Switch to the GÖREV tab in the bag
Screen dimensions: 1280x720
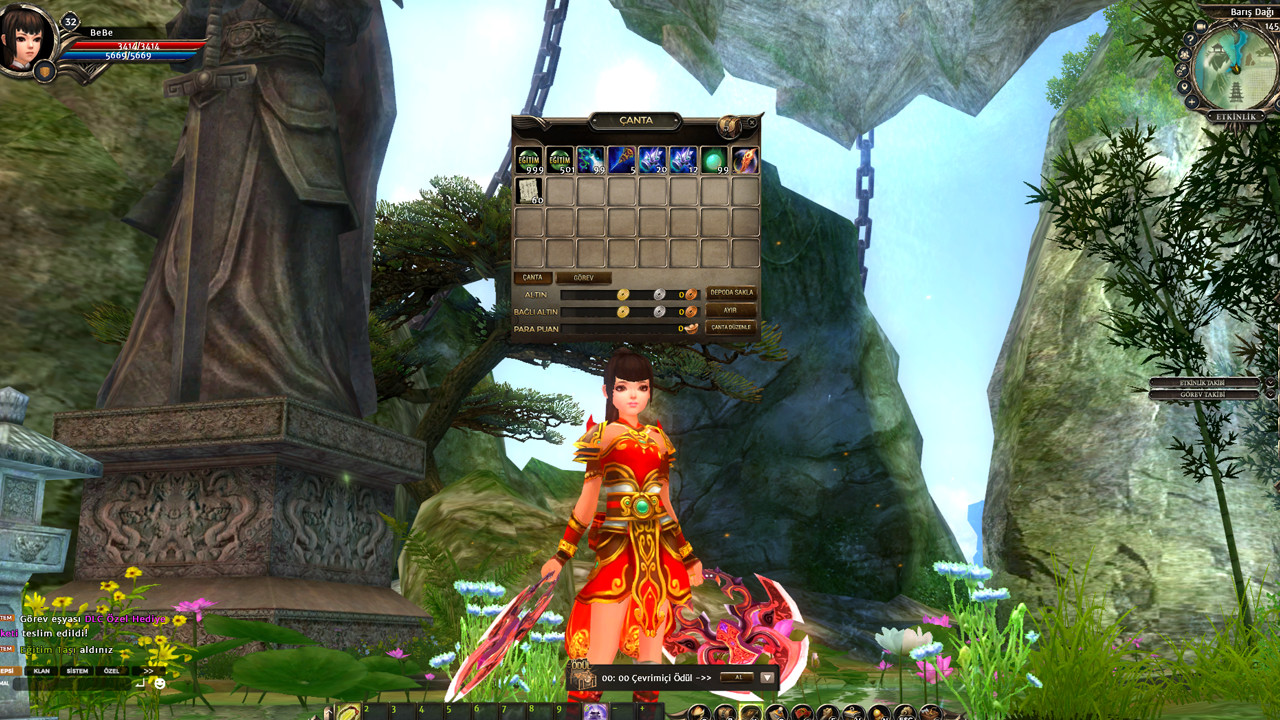(583, 277)
